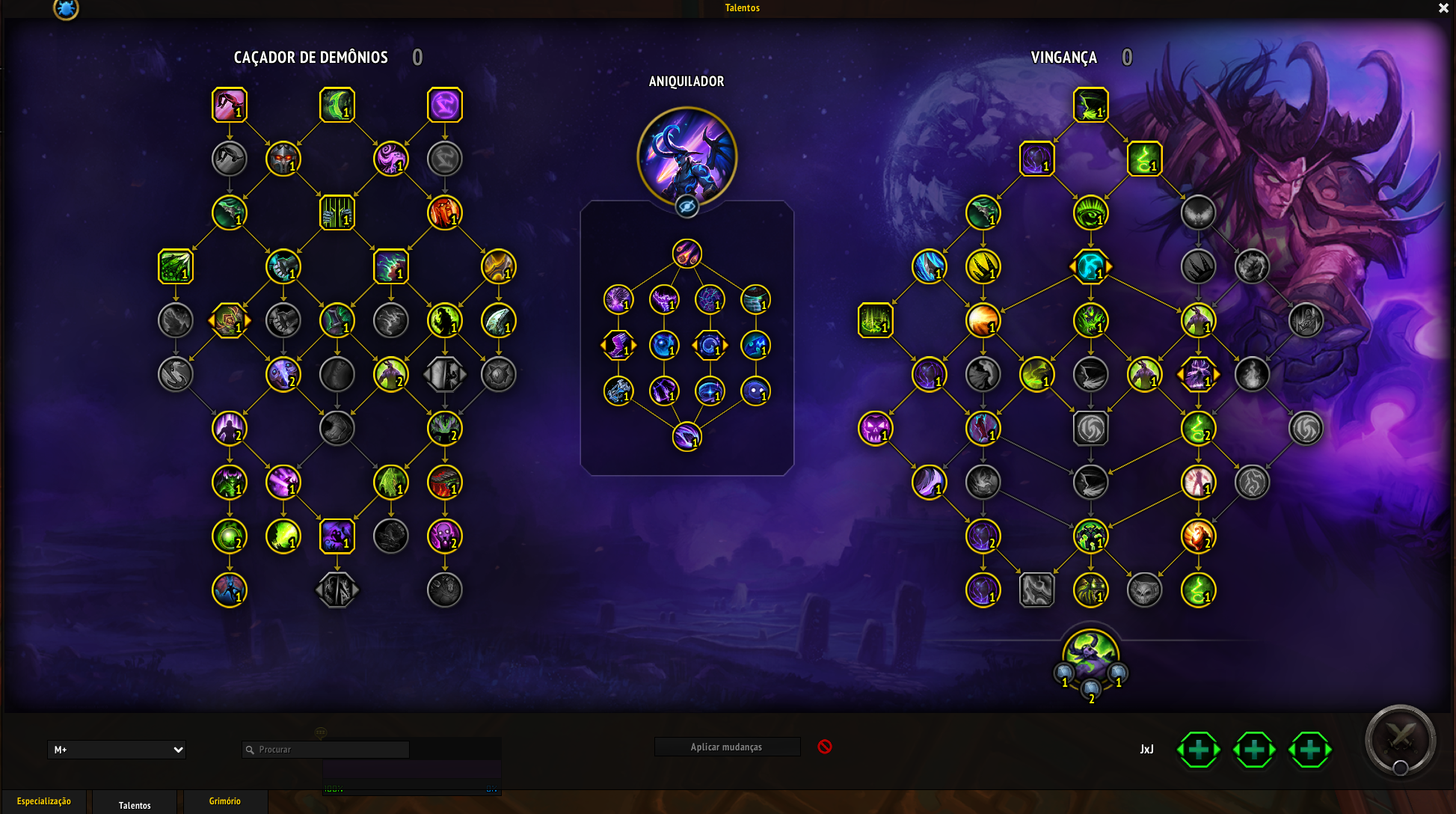Click the green cage talent node
The image size is (1456, 814).
(x=337, y=212)
